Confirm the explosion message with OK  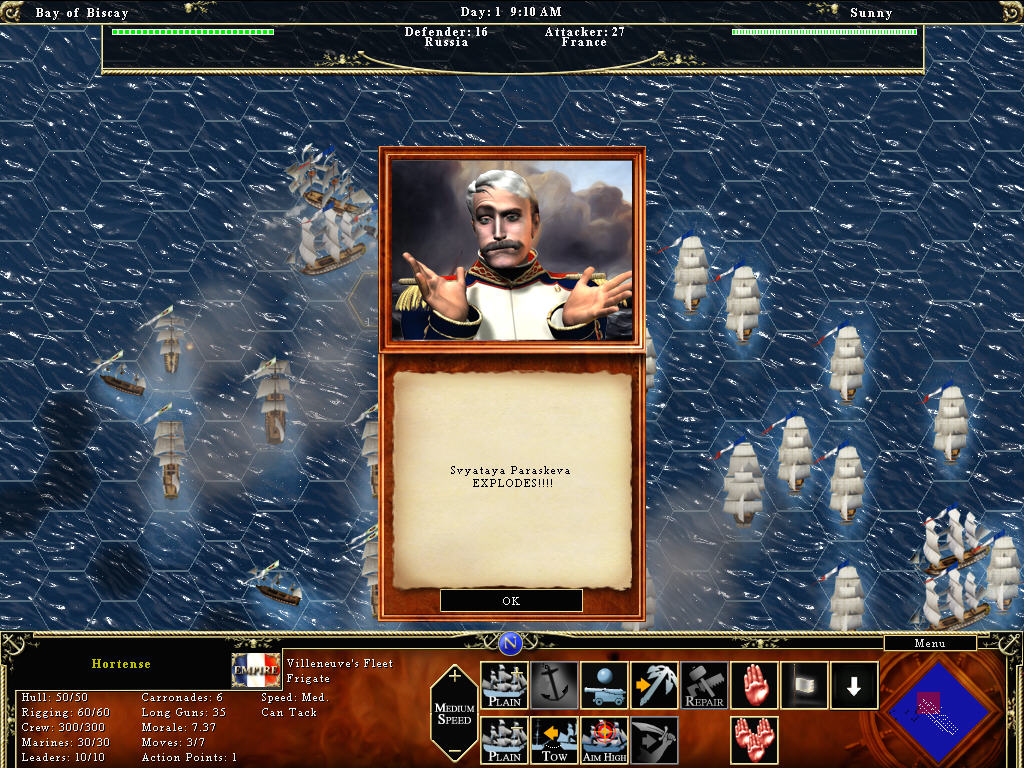click(511, 601)
